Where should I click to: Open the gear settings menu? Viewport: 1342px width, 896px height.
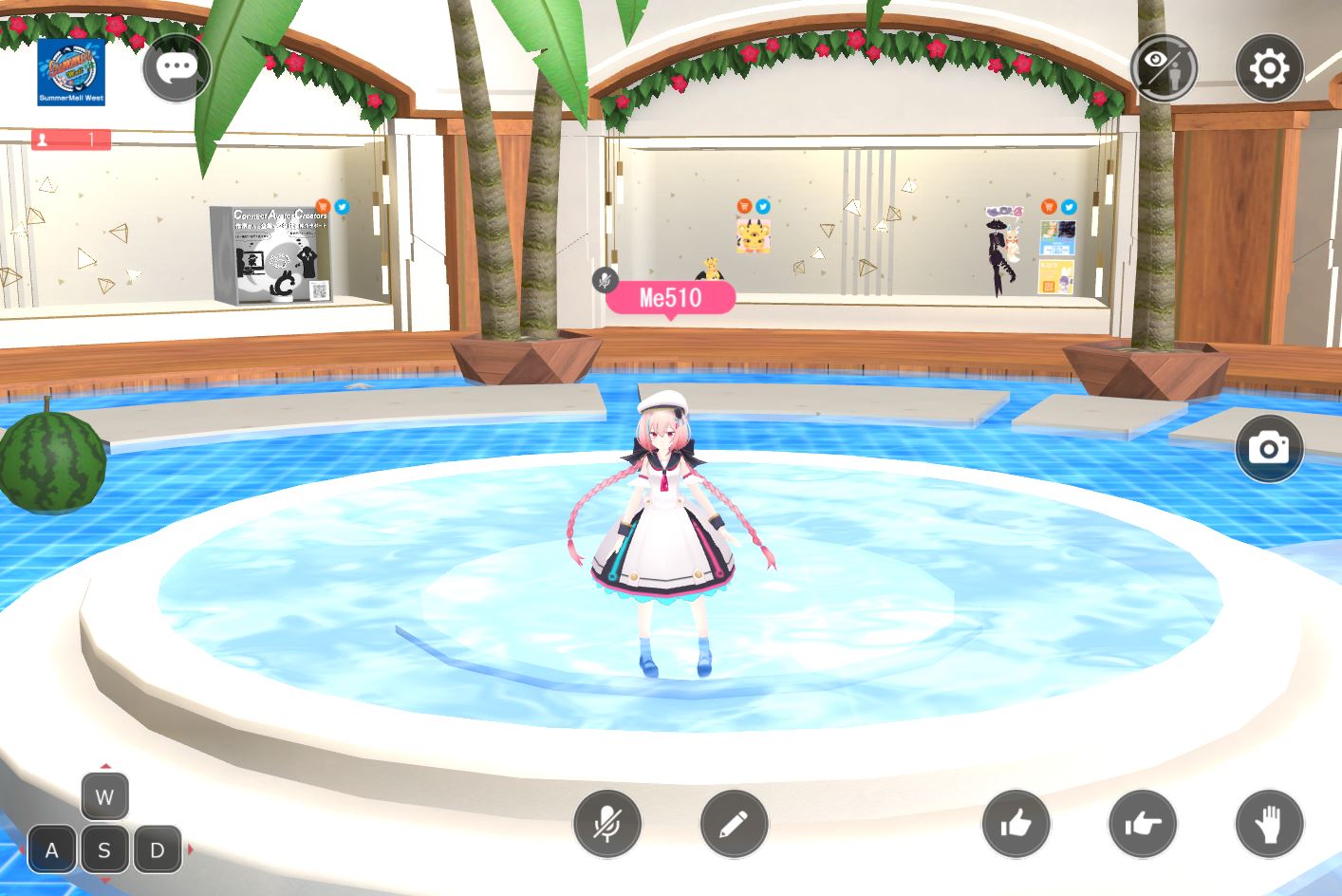coord(1269,68)
